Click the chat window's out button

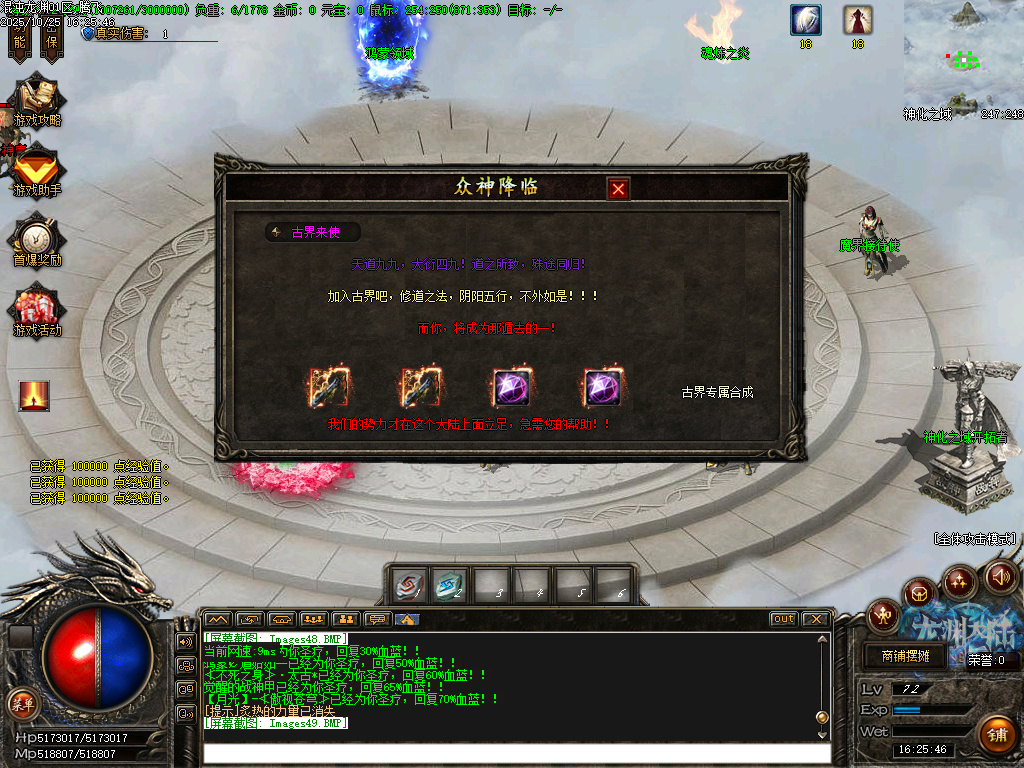pos(783,619)
